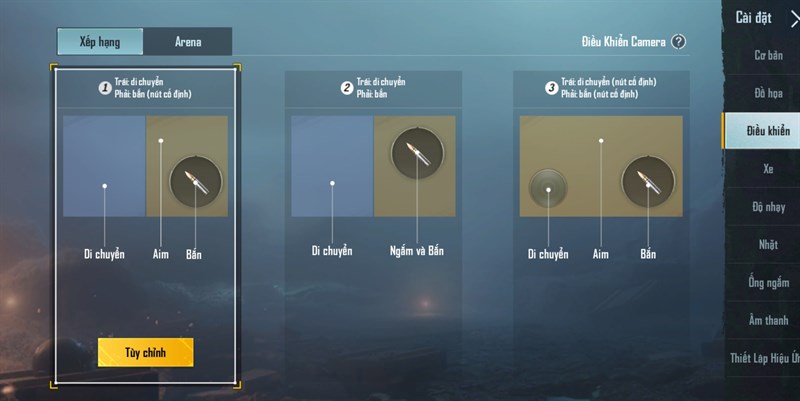
Task: Open Độ nhạy sensitivity settings
Action: click(x=768, y=207)
